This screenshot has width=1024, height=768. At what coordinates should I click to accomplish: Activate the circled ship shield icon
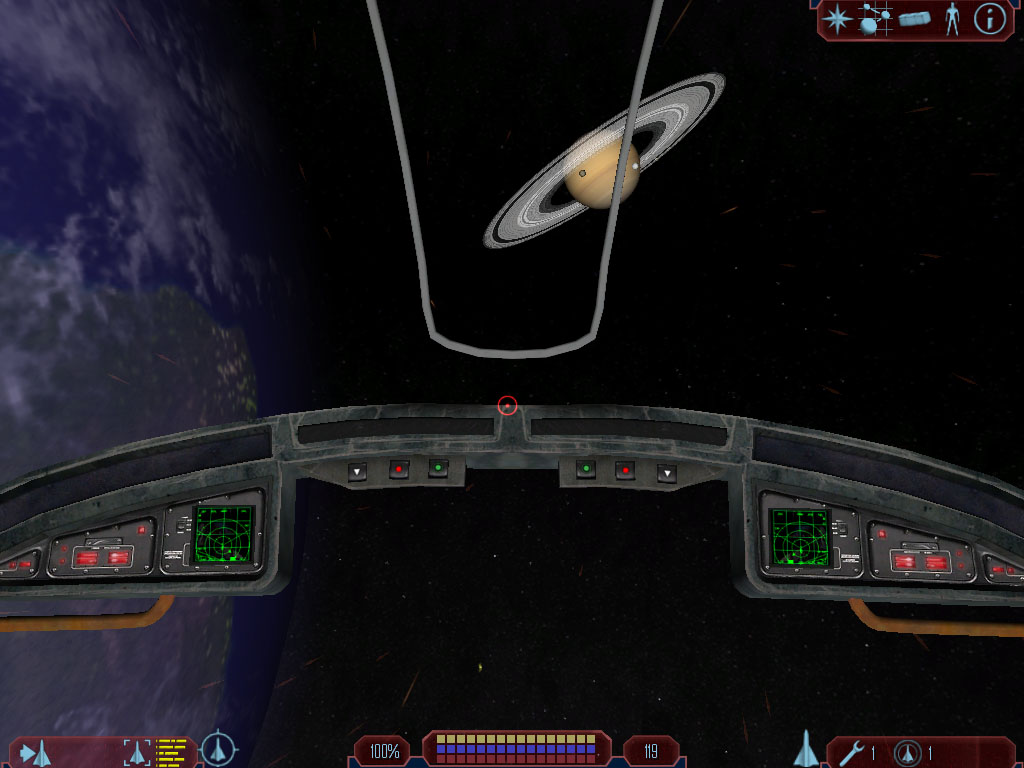pyautogui.click(x=908, y=752)
